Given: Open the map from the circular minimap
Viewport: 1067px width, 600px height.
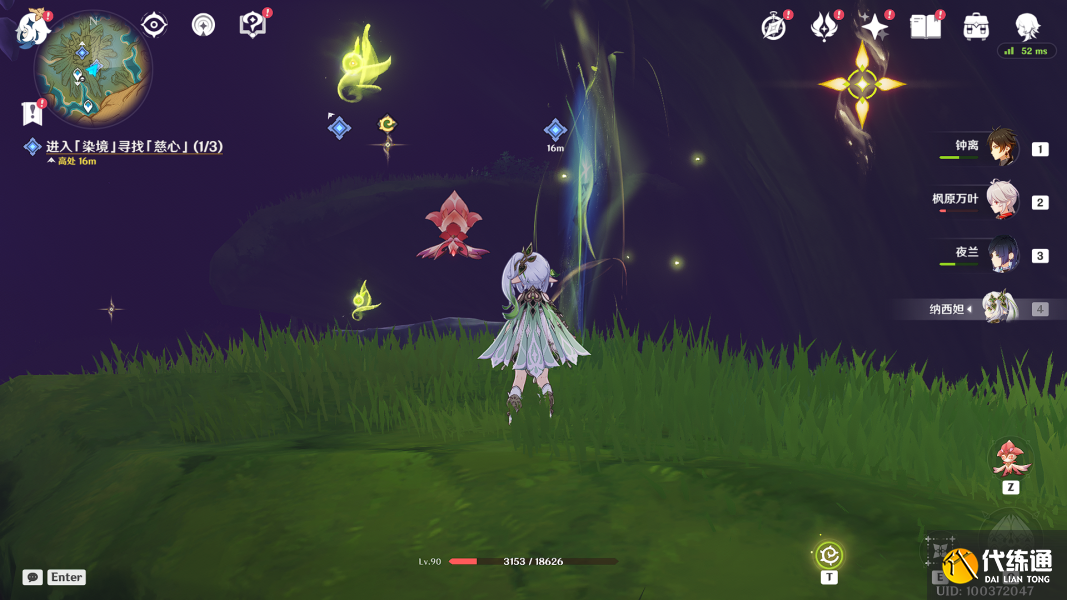Looking at the screenshot, I should 92,69.
